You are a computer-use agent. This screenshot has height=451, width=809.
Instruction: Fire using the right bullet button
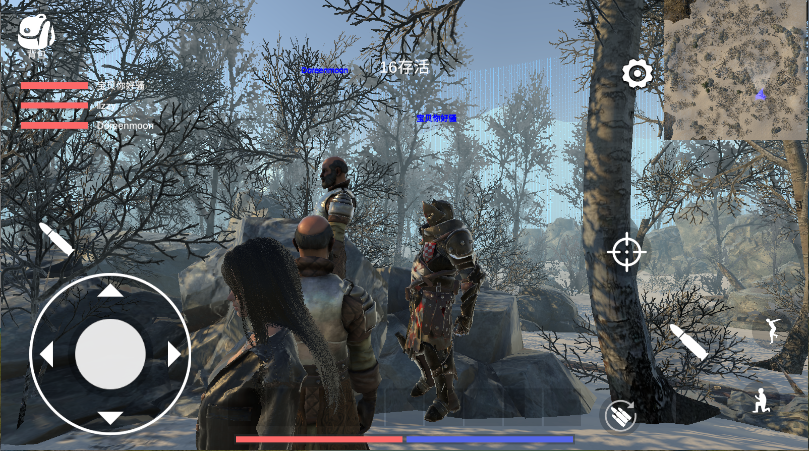click(x=688, y=342)
